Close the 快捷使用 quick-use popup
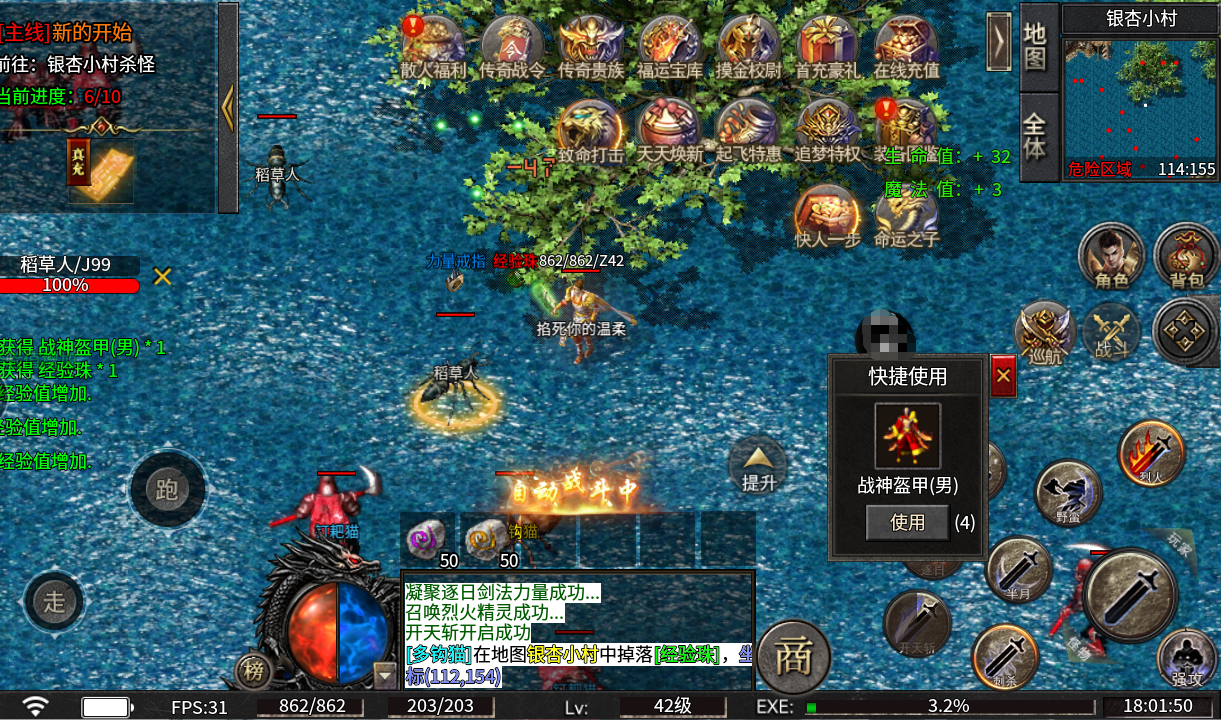This screenshot has width=1221, height=720. (1003, 376)
